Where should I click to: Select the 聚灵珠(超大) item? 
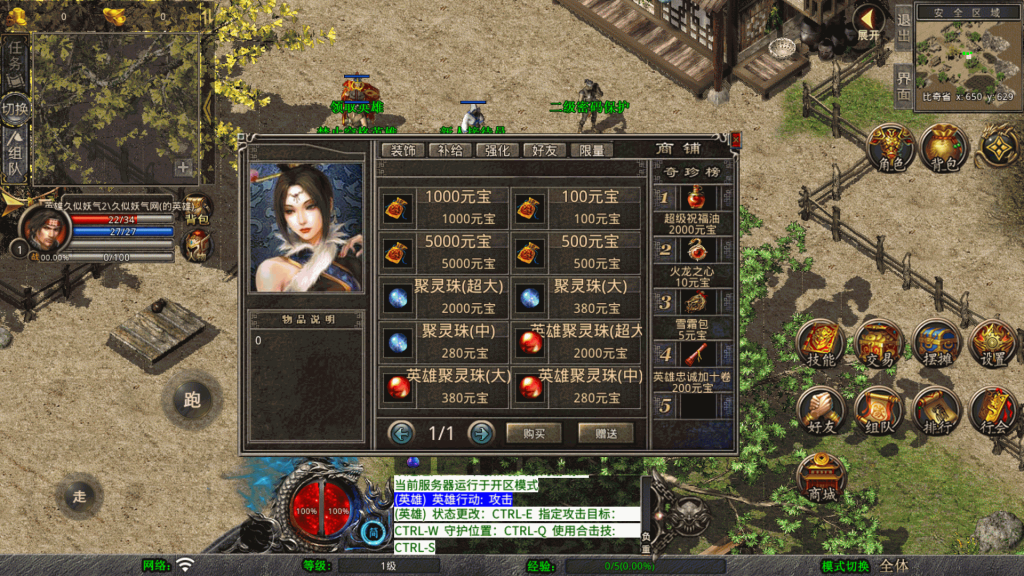tap(445, 297)
